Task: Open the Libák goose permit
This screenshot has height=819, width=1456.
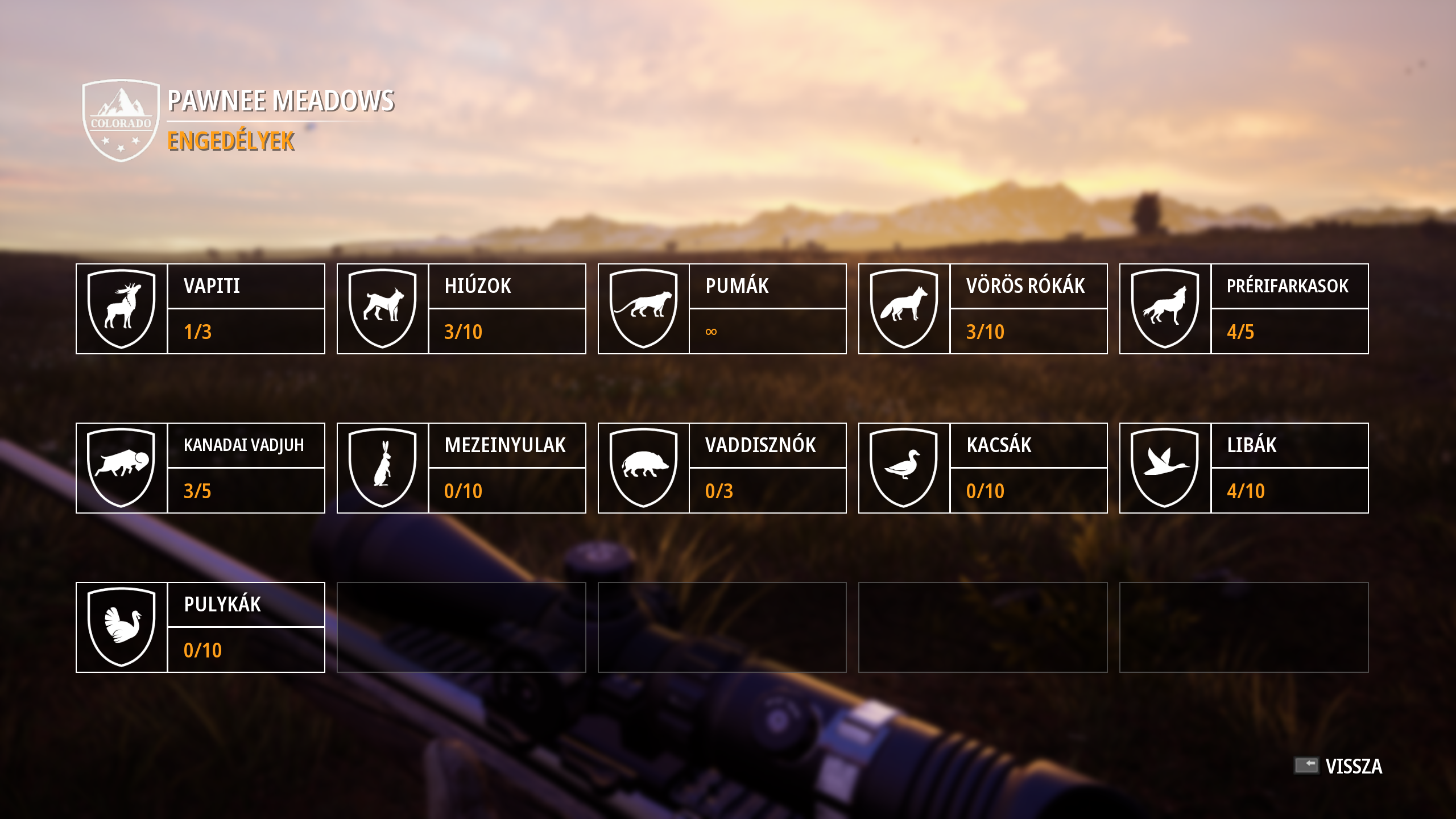Action: click(x=1244, y=468)
